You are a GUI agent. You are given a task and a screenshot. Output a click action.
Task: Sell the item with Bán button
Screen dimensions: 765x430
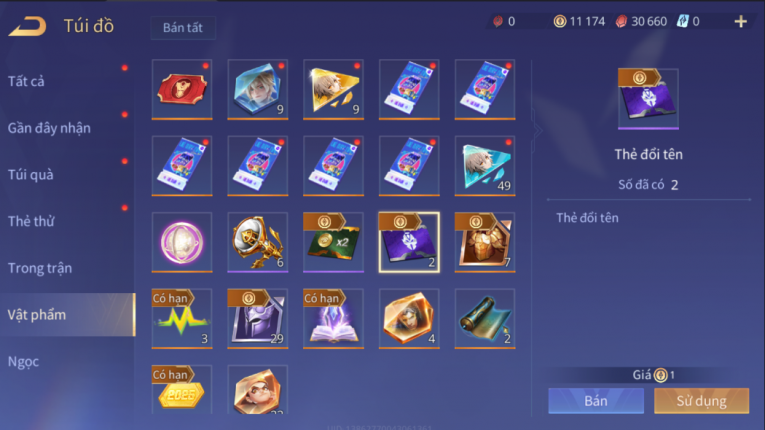click(x=596, y=401)
